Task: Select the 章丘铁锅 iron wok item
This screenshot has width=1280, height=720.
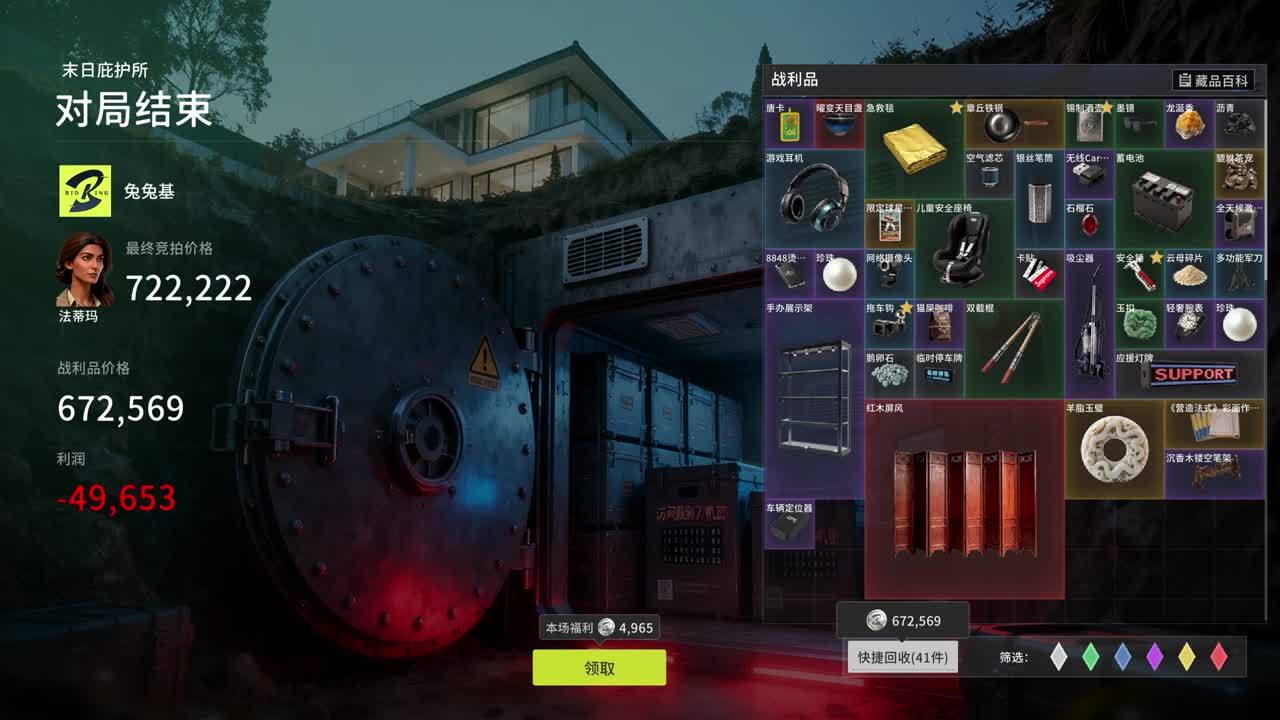Action: pyautogui.click(x=1012, y=126)
